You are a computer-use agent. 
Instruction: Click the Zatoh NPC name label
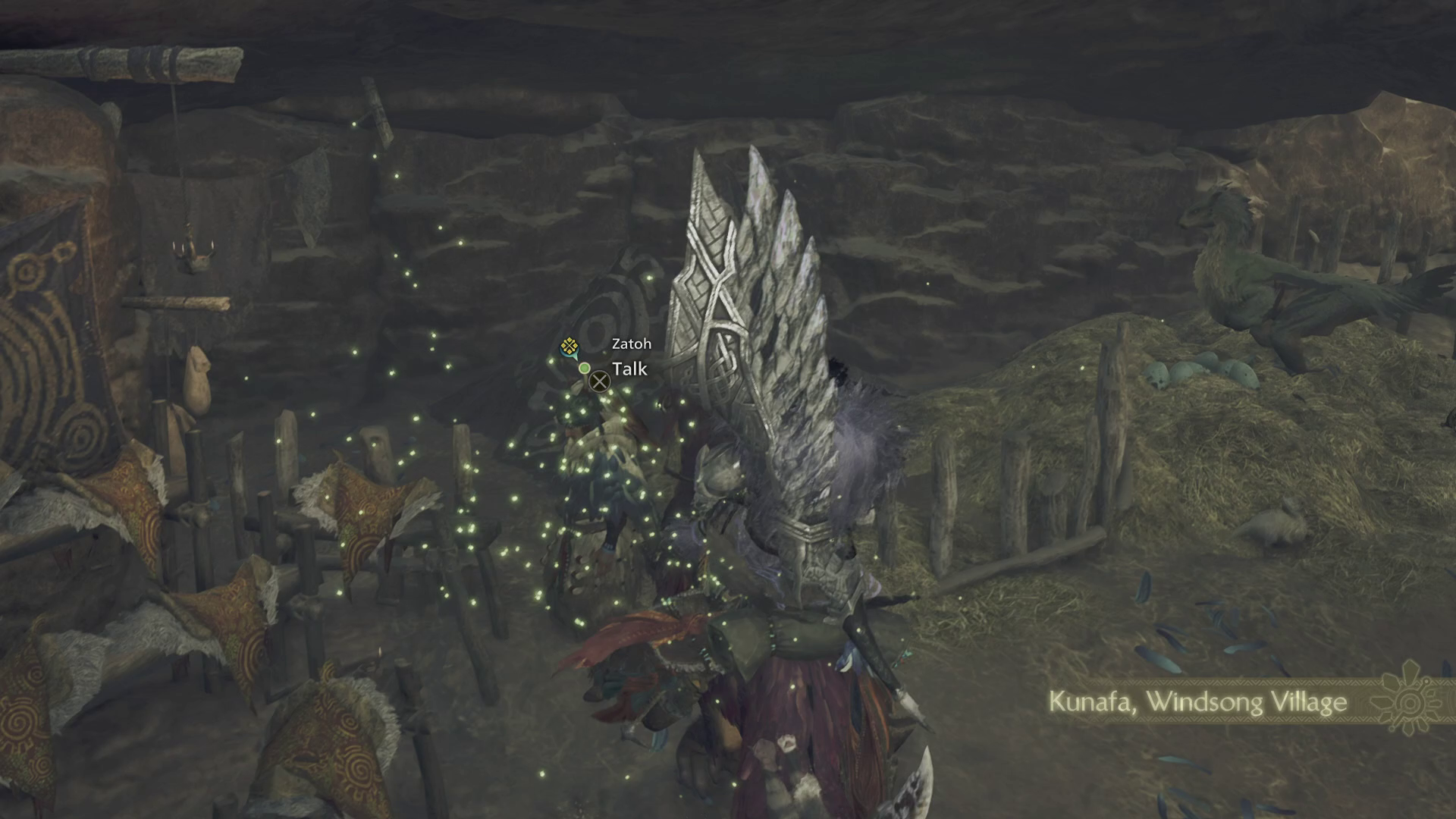pos(630,344)
